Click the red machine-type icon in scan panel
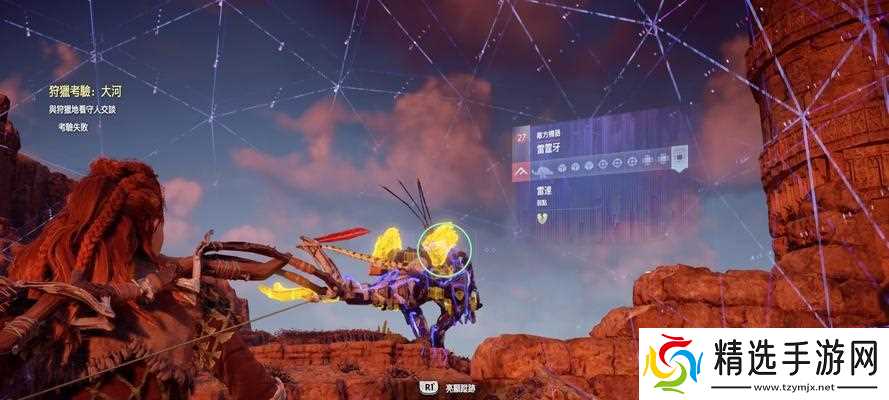Screen dimensions: 889x400 click(x=522, y=174)
